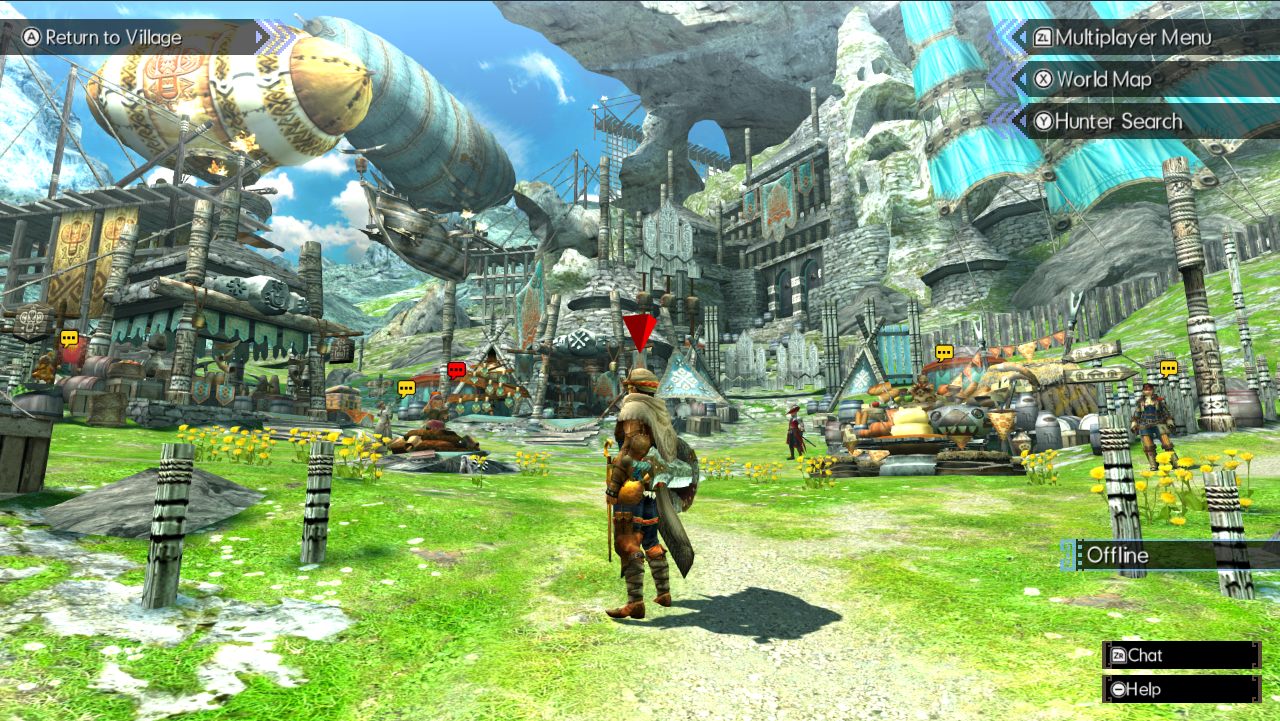This screenshot has height=721, width=1280.
Task: Open the Chat box
Action: tap(1180, 655)
